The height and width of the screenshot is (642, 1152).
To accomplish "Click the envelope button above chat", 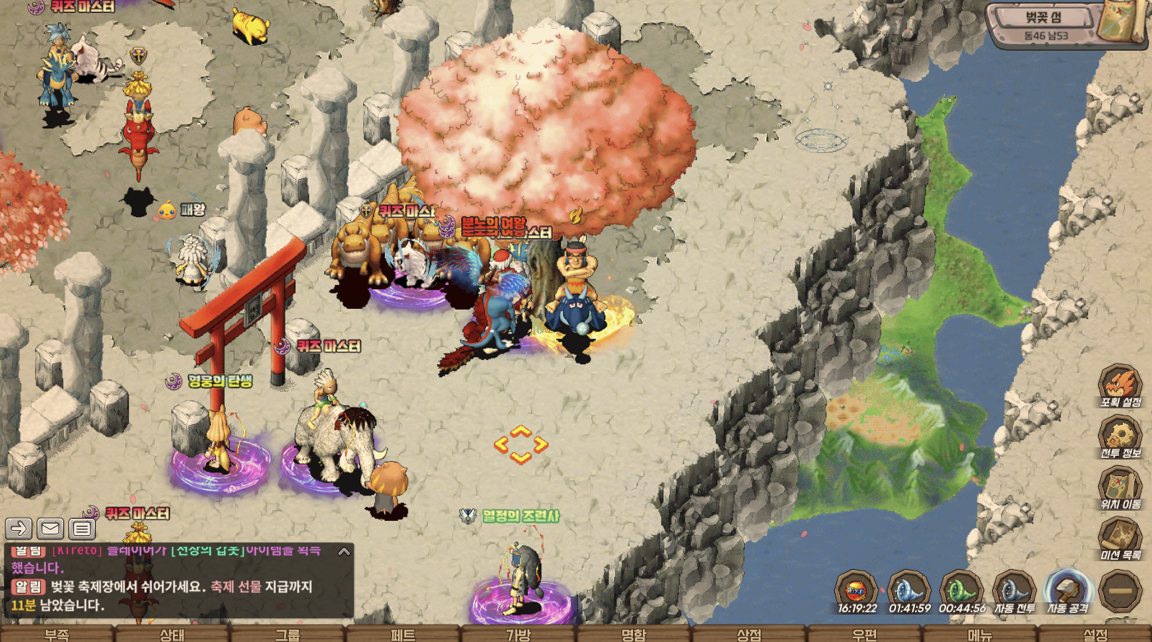I will 50,528.
